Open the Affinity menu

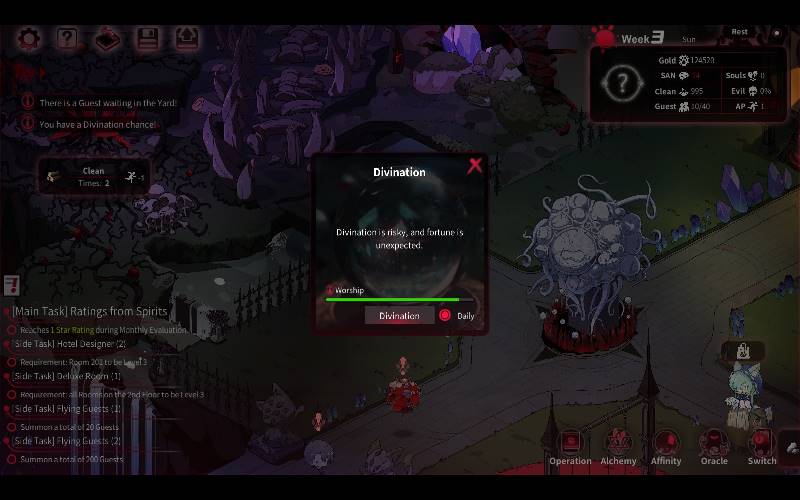click(x=666, y=446)
